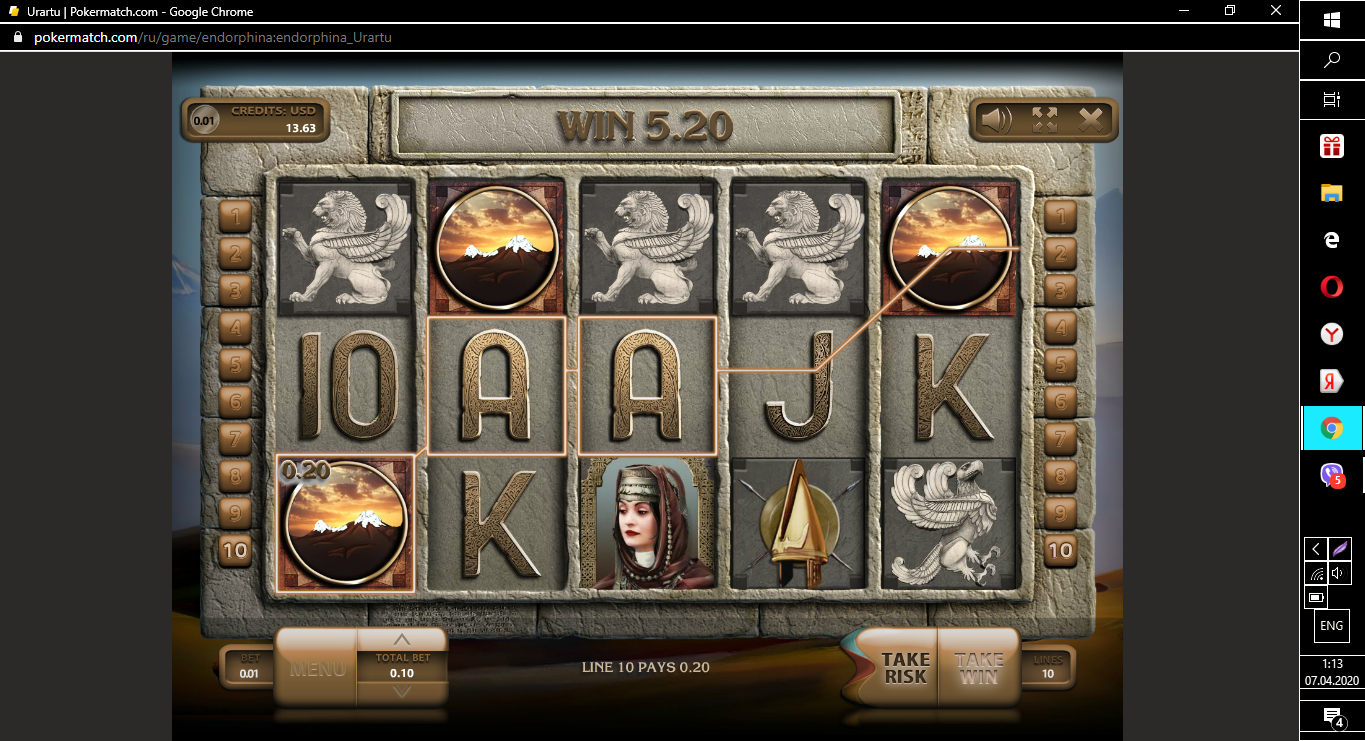
Task: Choose payline 5 on the left side
Action: (x=235, y=364)
